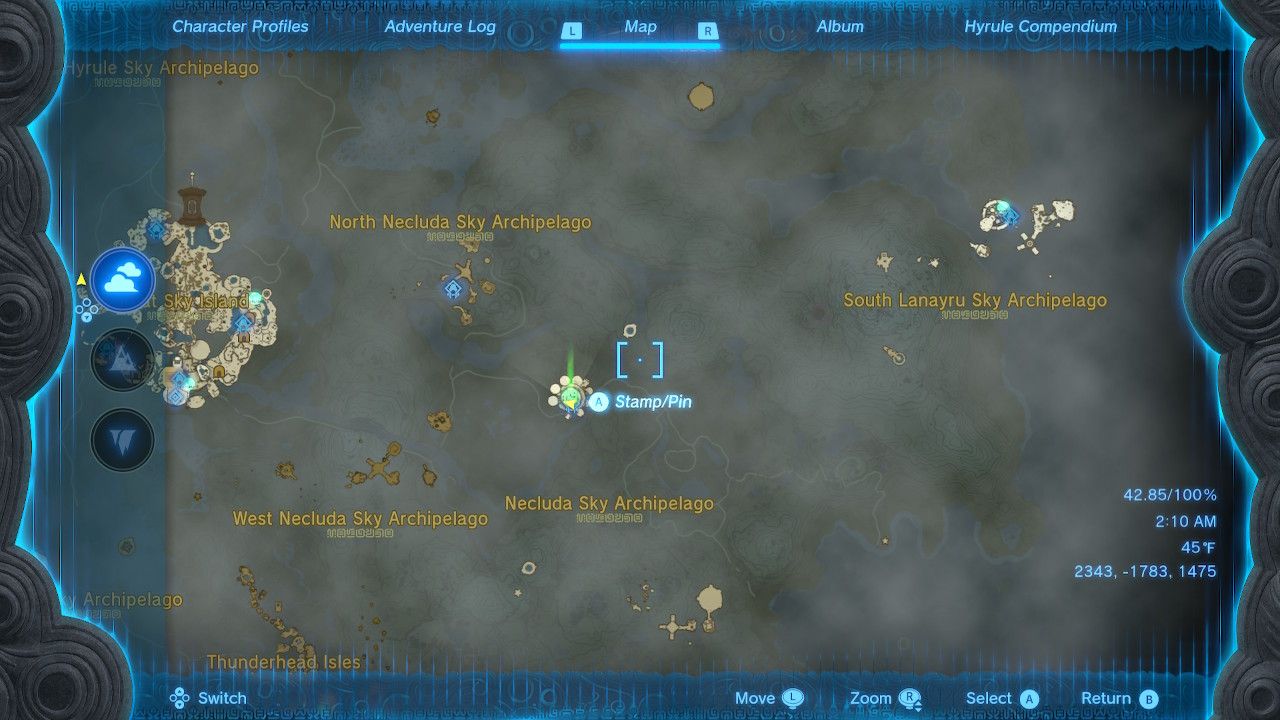Click the R shoulder button icon beside Map
The width and height of the screenshot is (1280, 720).
(708, 31)
